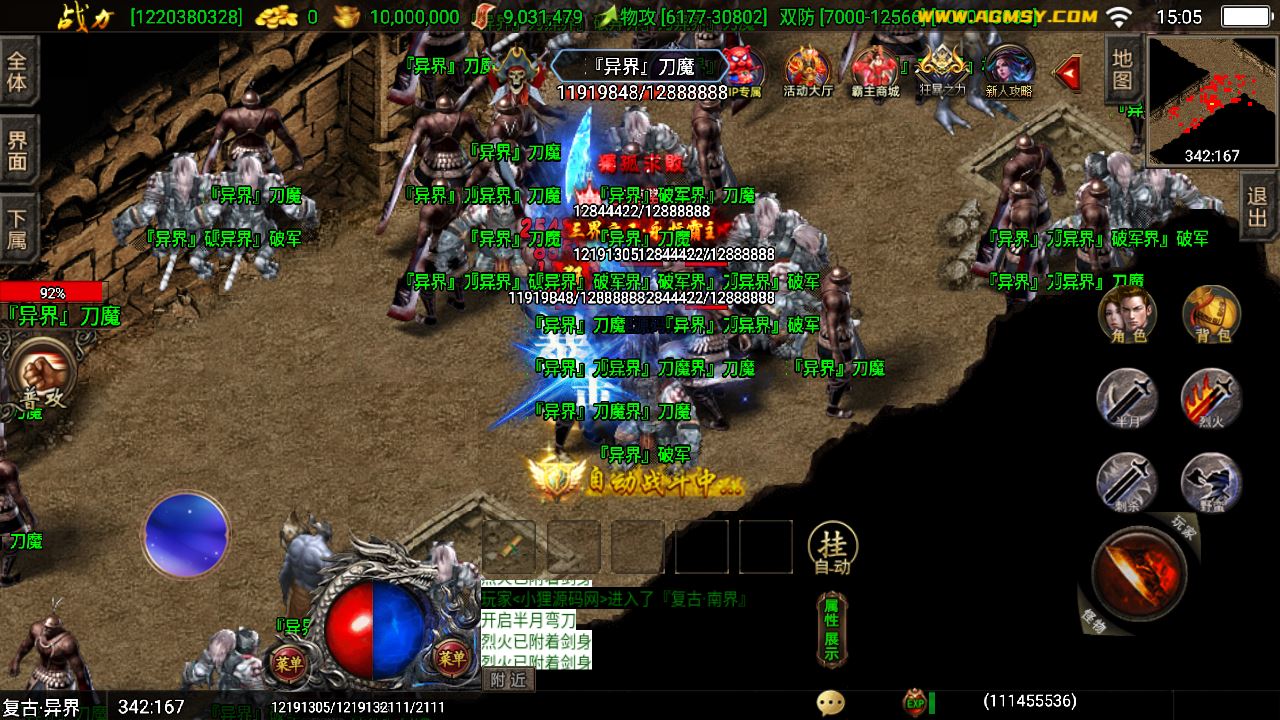Show the 新人攻略 beginner guide
Viewport: 1280px width, 720px height.
point(1008,71)
